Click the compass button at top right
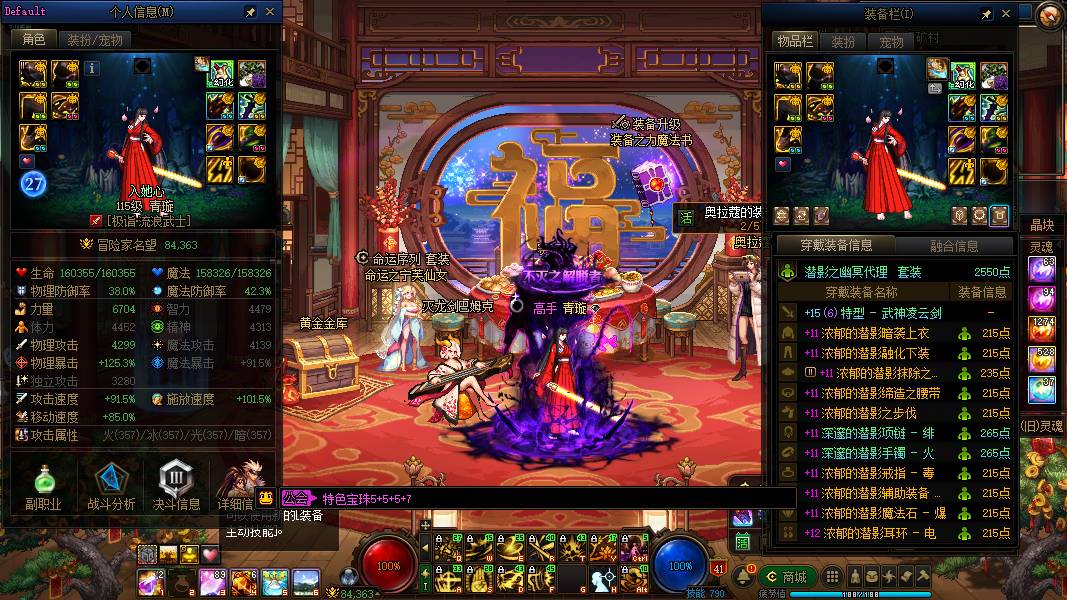 pyautogui.click(x=1049, y=15)
